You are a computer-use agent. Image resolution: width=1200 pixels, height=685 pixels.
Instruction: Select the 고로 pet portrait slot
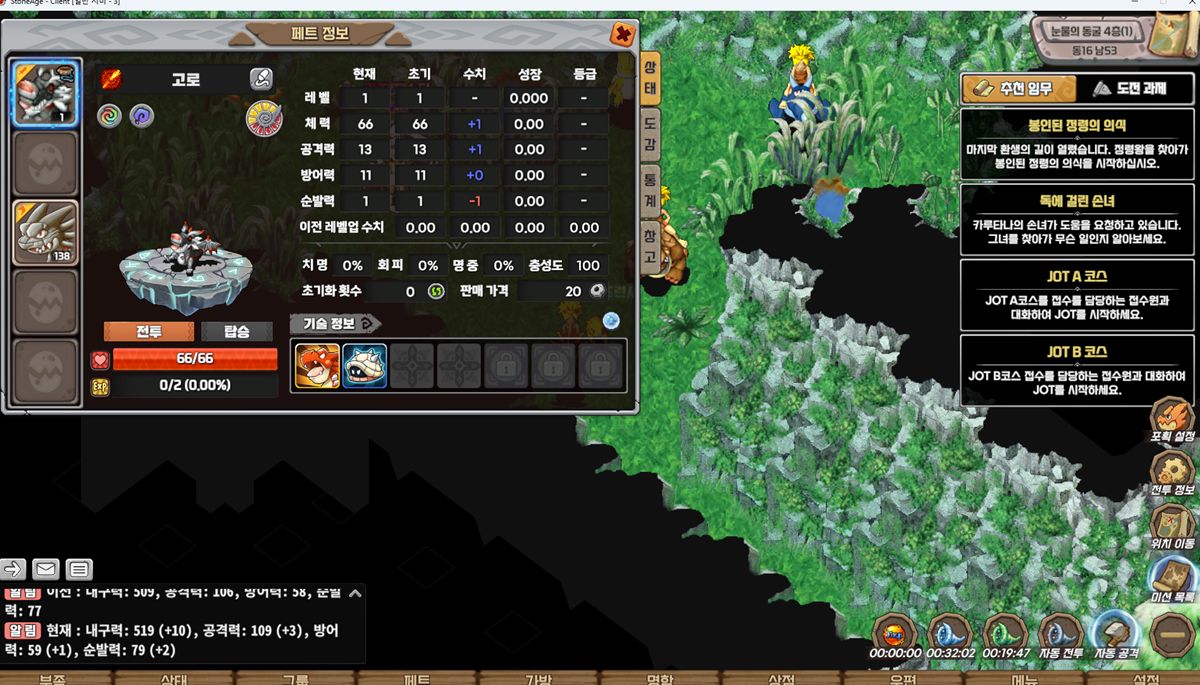click(46, 93)
